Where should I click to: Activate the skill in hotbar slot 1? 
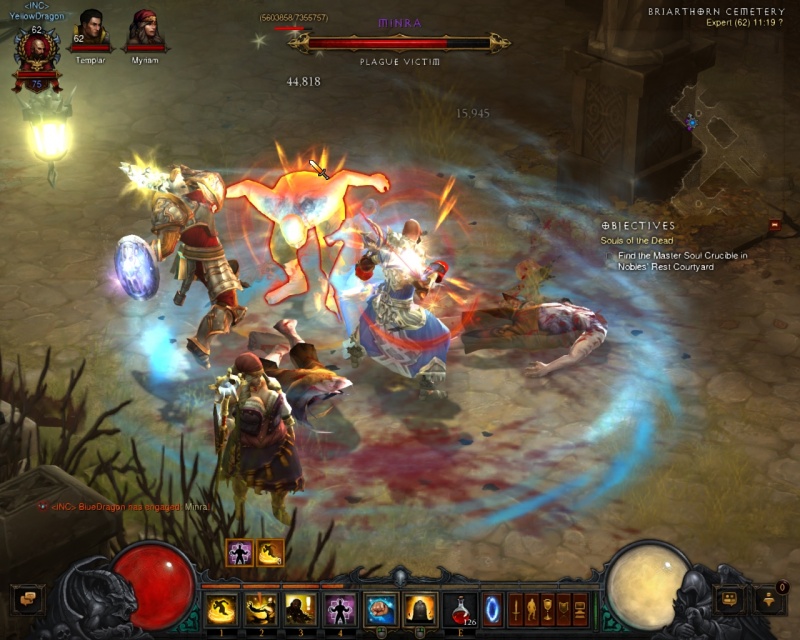click(x=220, y=608)
